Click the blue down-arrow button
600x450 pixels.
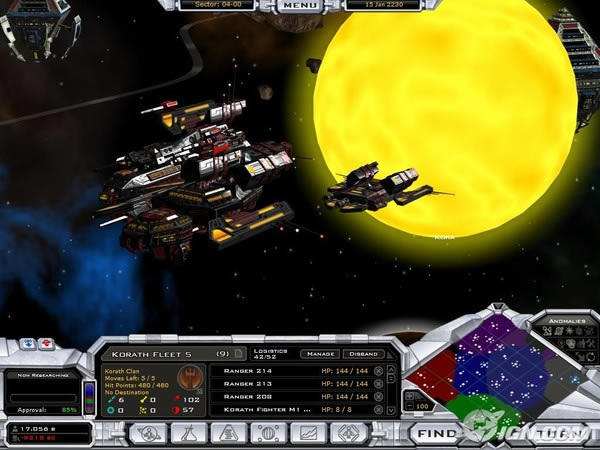coord(27,343)
